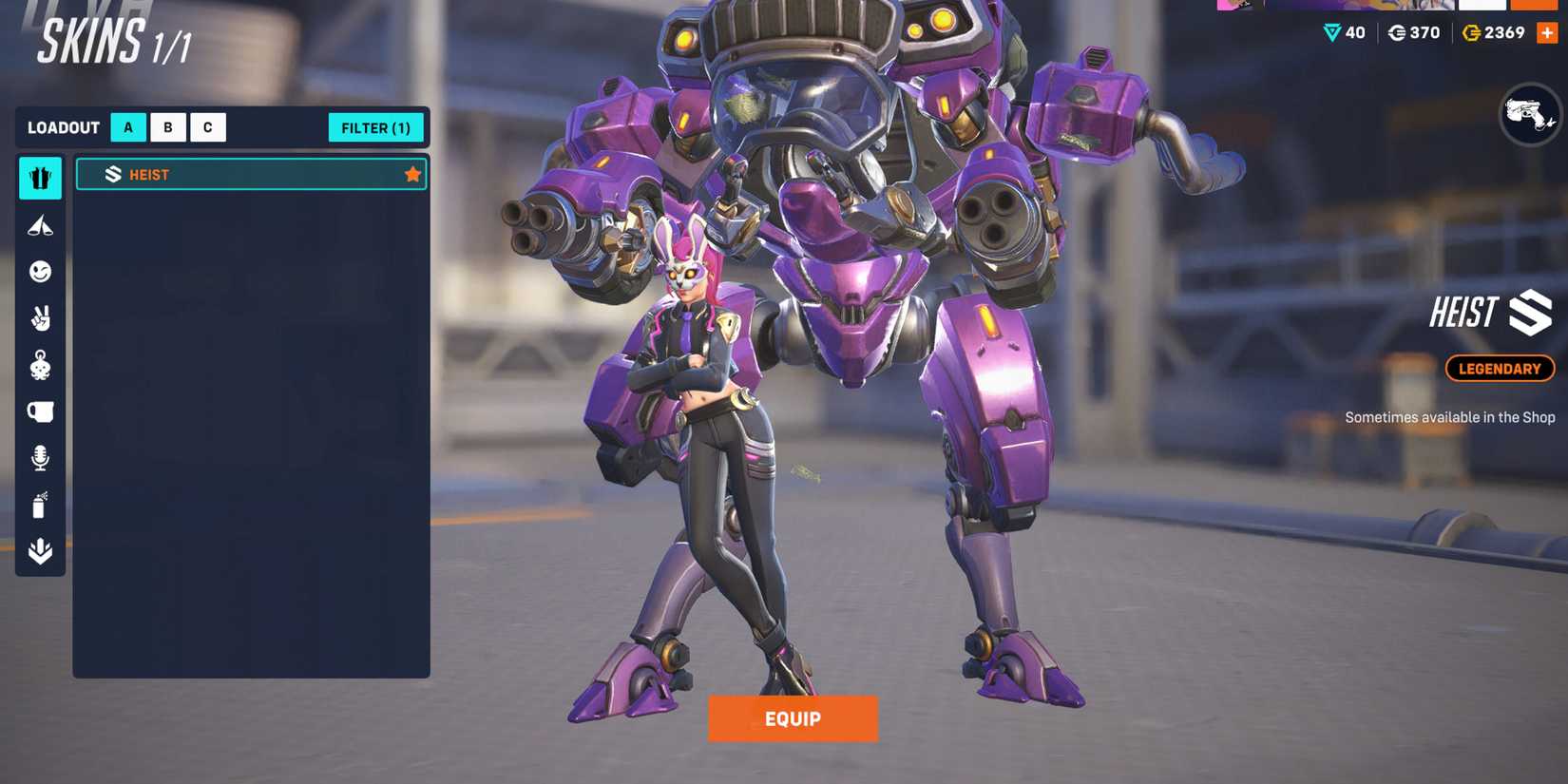Open the Filter options

[375, 126]
